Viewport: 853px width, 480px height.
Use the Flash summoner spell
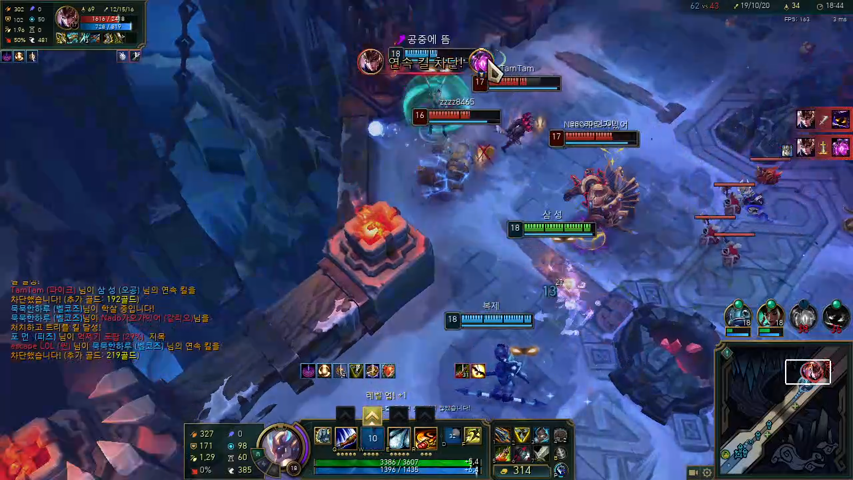[472, 435]
